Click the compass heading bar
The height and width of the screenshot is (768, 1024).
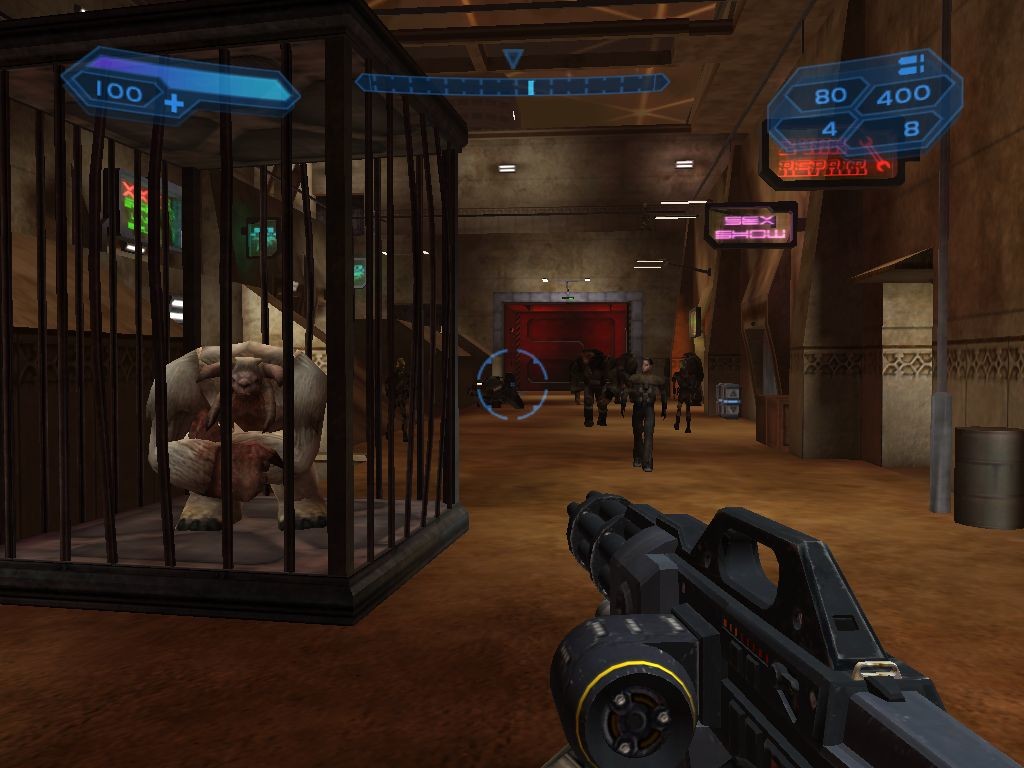click(512, 84)
